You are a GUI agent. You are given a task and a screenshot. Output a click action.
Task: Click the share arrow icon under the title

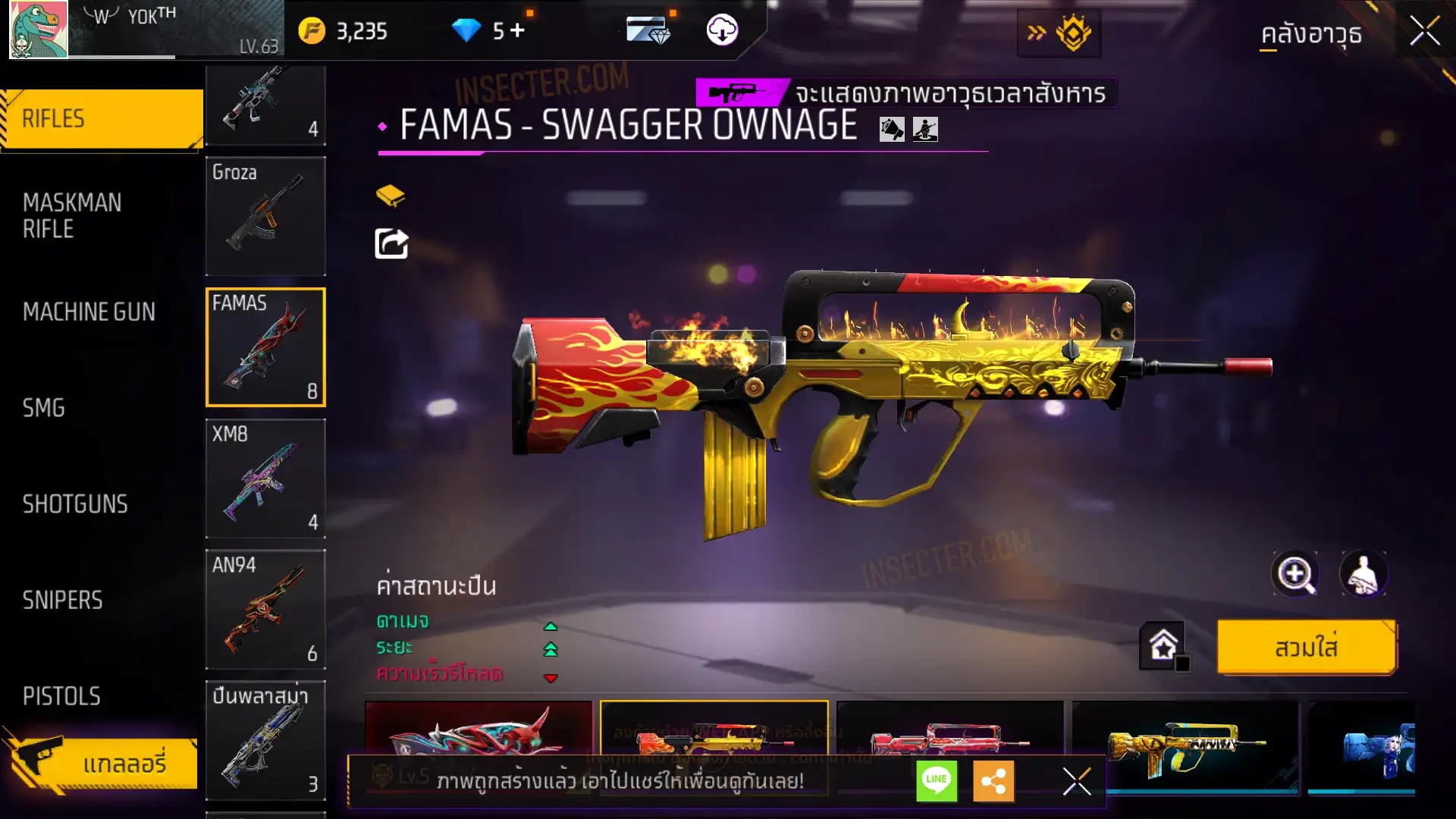391,243
